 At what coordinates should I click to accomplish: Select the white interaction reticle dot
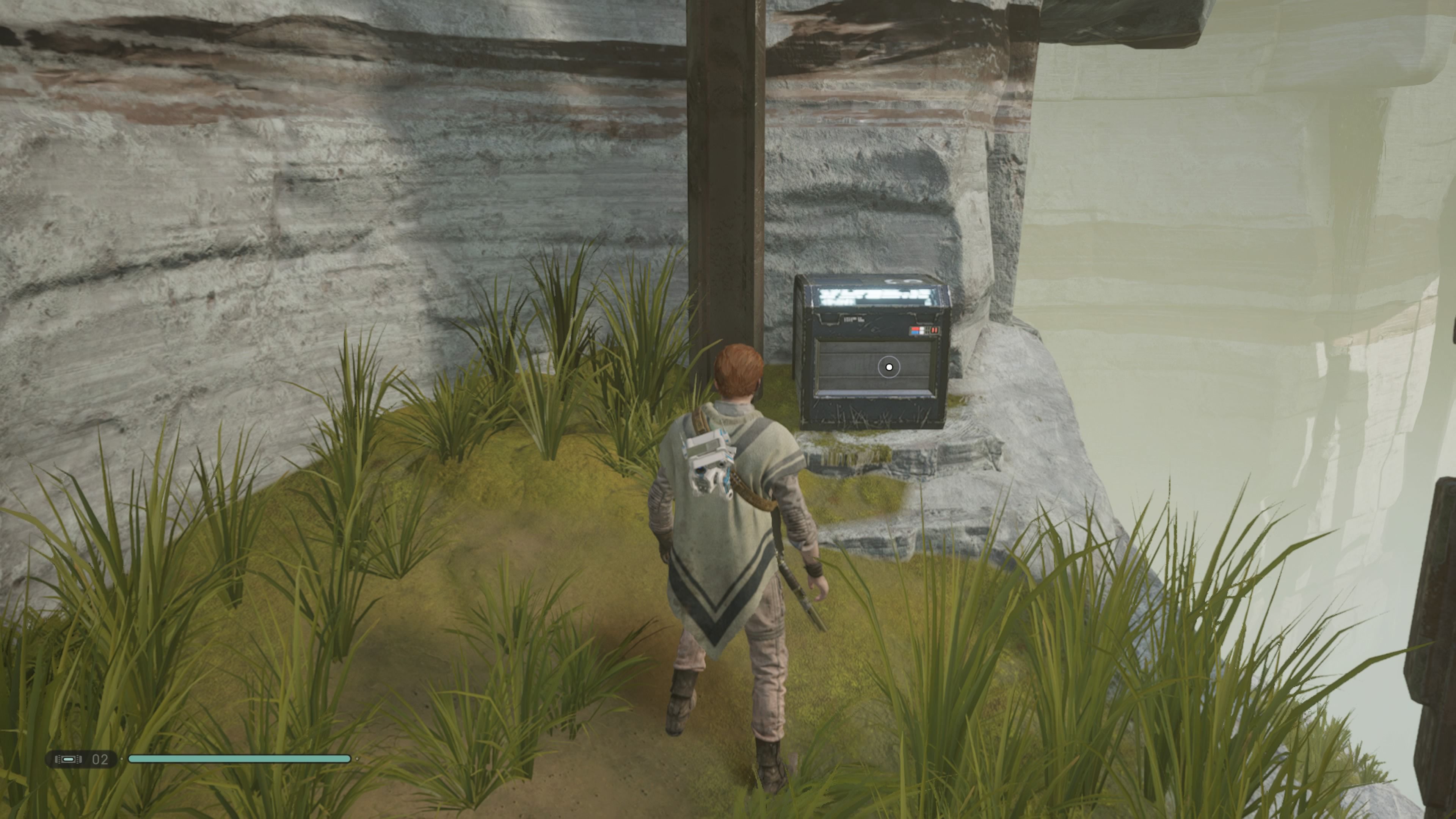(x=890, y=367)
